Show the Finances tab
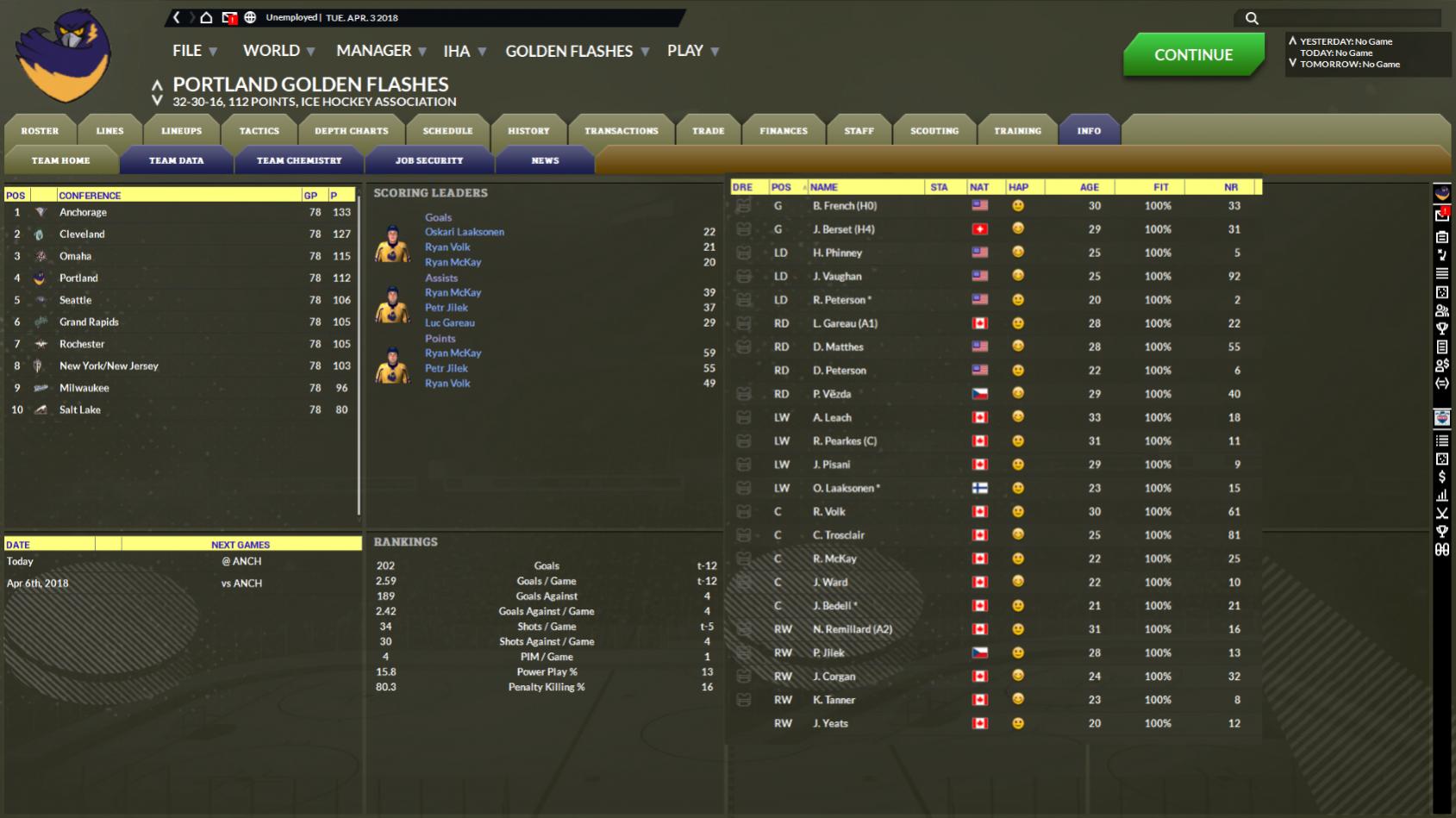This screenshot has width=1456, height=818. click(x=784, y=131)
